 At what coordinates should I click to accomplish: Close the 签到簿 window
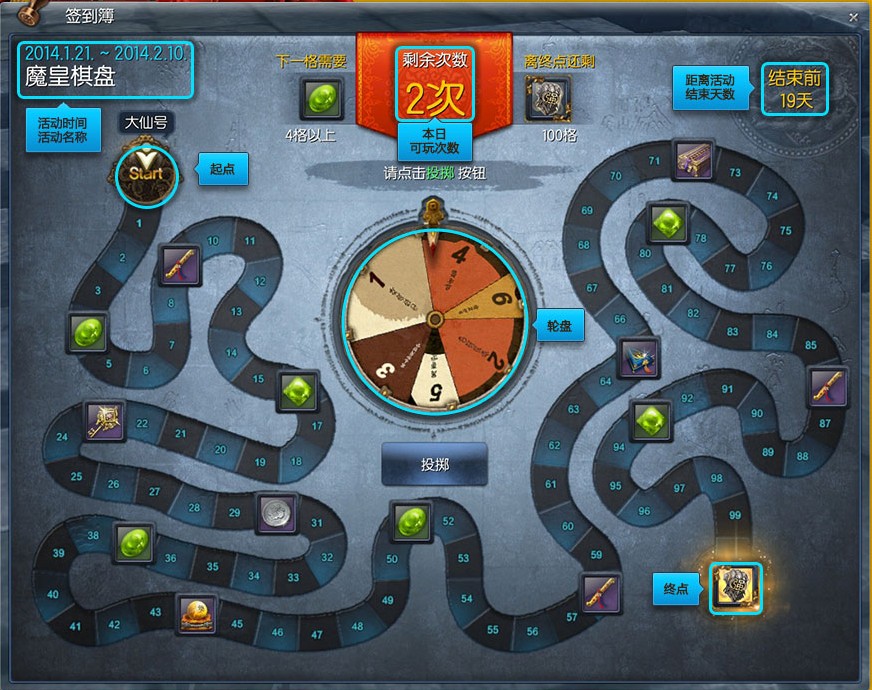point(853,17)
